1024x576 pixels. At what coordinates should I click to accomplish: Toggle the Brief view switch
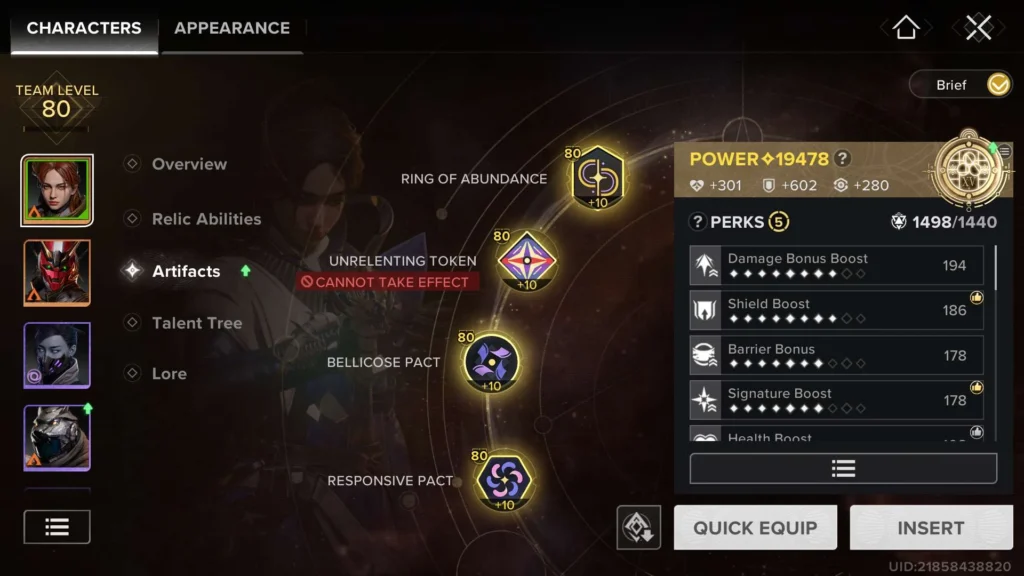pos(997,85)
